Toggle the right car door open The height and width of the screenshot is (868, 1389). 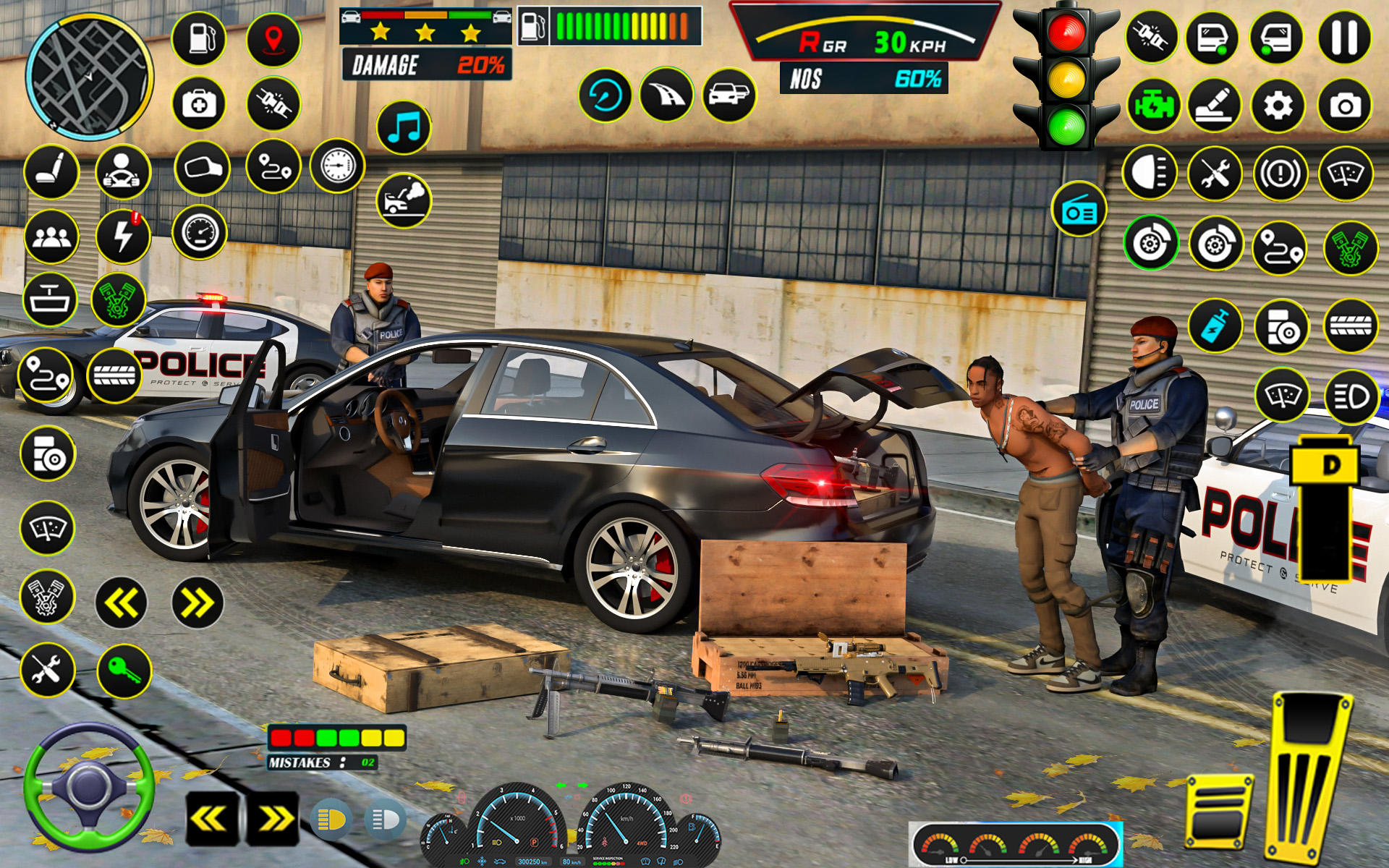point(1276,38)
